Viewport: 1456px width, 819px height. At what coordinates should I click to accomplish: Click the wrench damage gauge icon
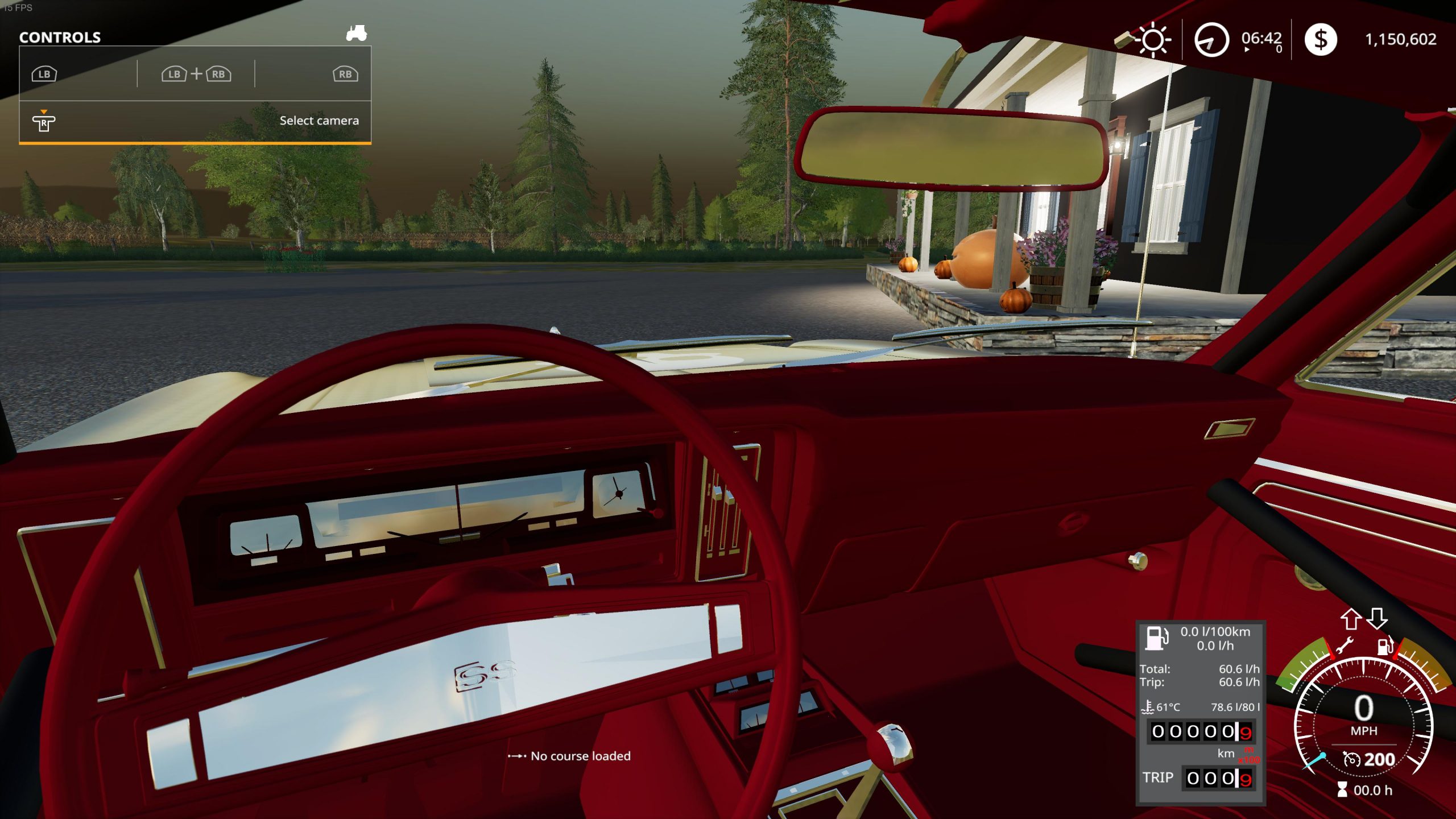1345,646
